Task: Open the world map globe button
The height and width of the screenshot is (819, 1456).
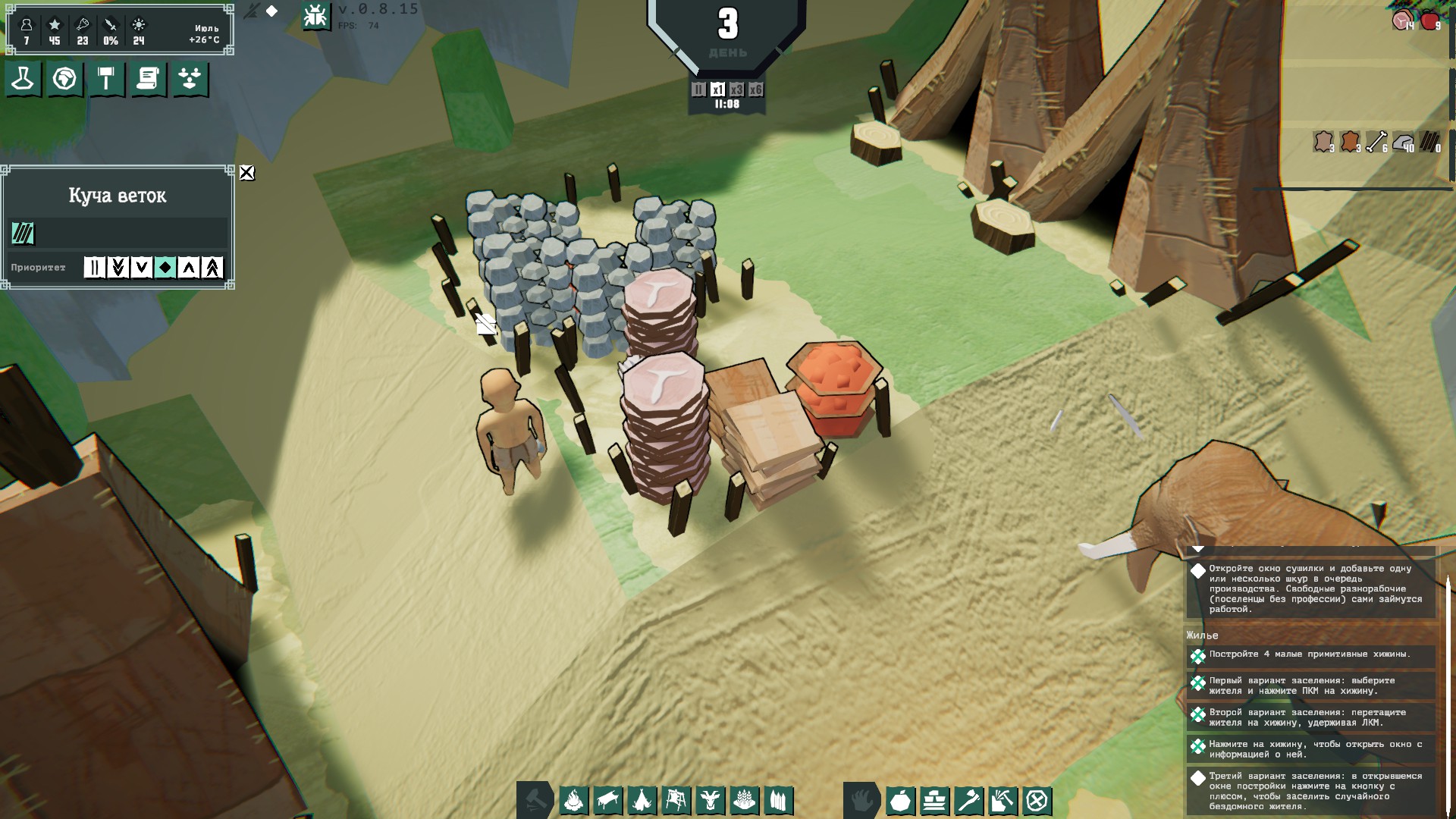Action: point(64,79)
